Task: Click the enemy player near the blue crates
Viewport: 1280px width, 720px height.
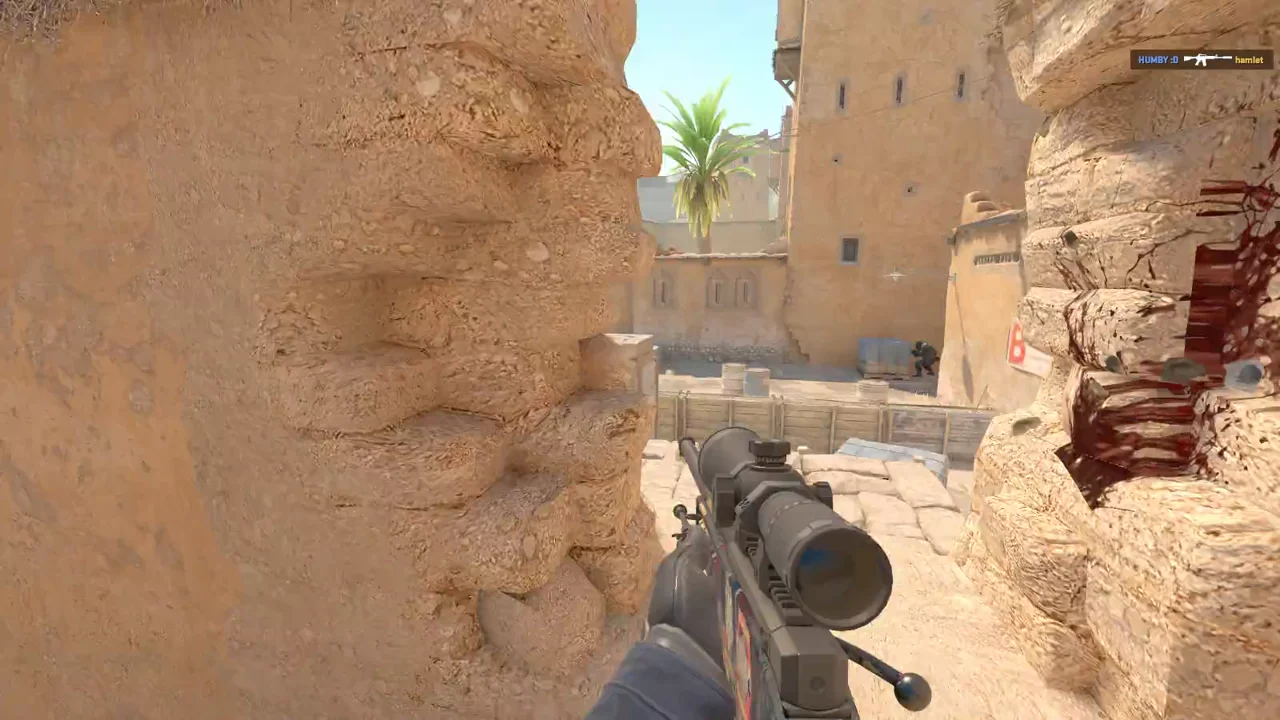Action: point(922,355)
